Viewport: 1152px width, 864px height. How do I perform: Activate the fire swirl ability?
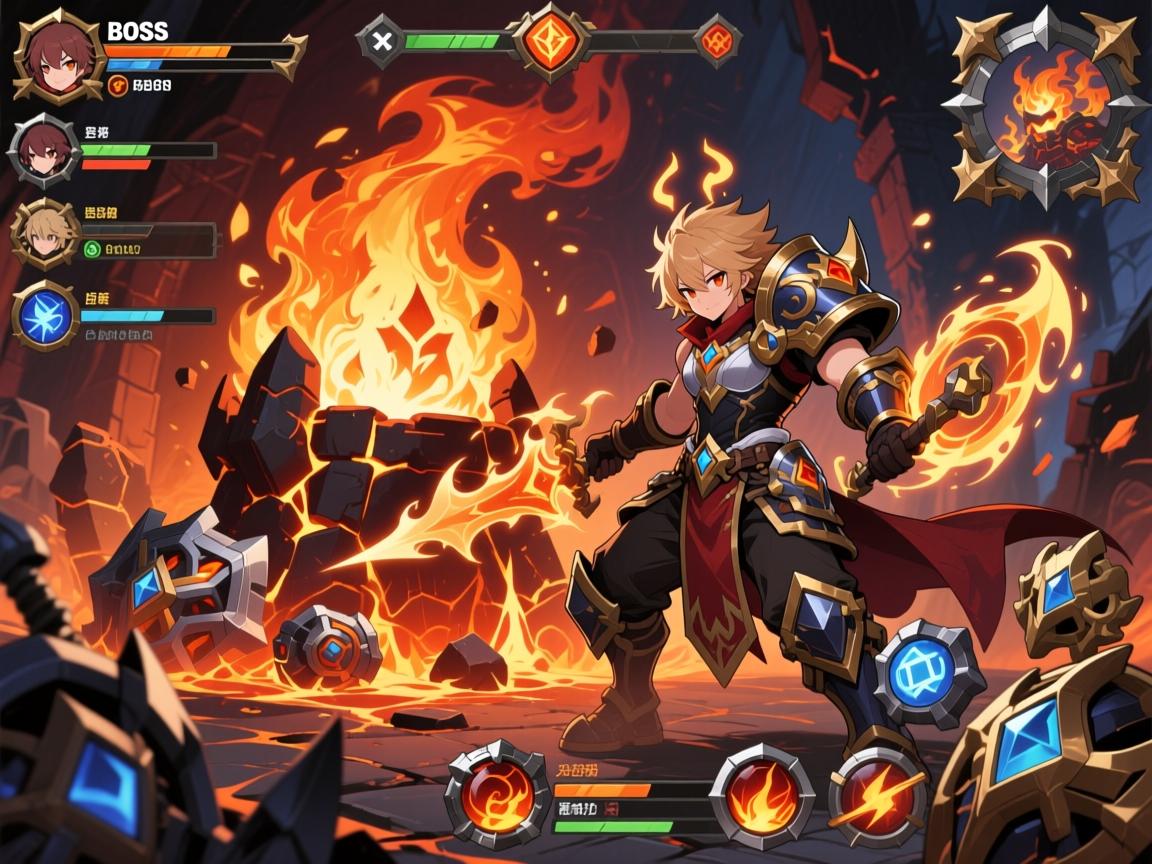tap(484, 793)
